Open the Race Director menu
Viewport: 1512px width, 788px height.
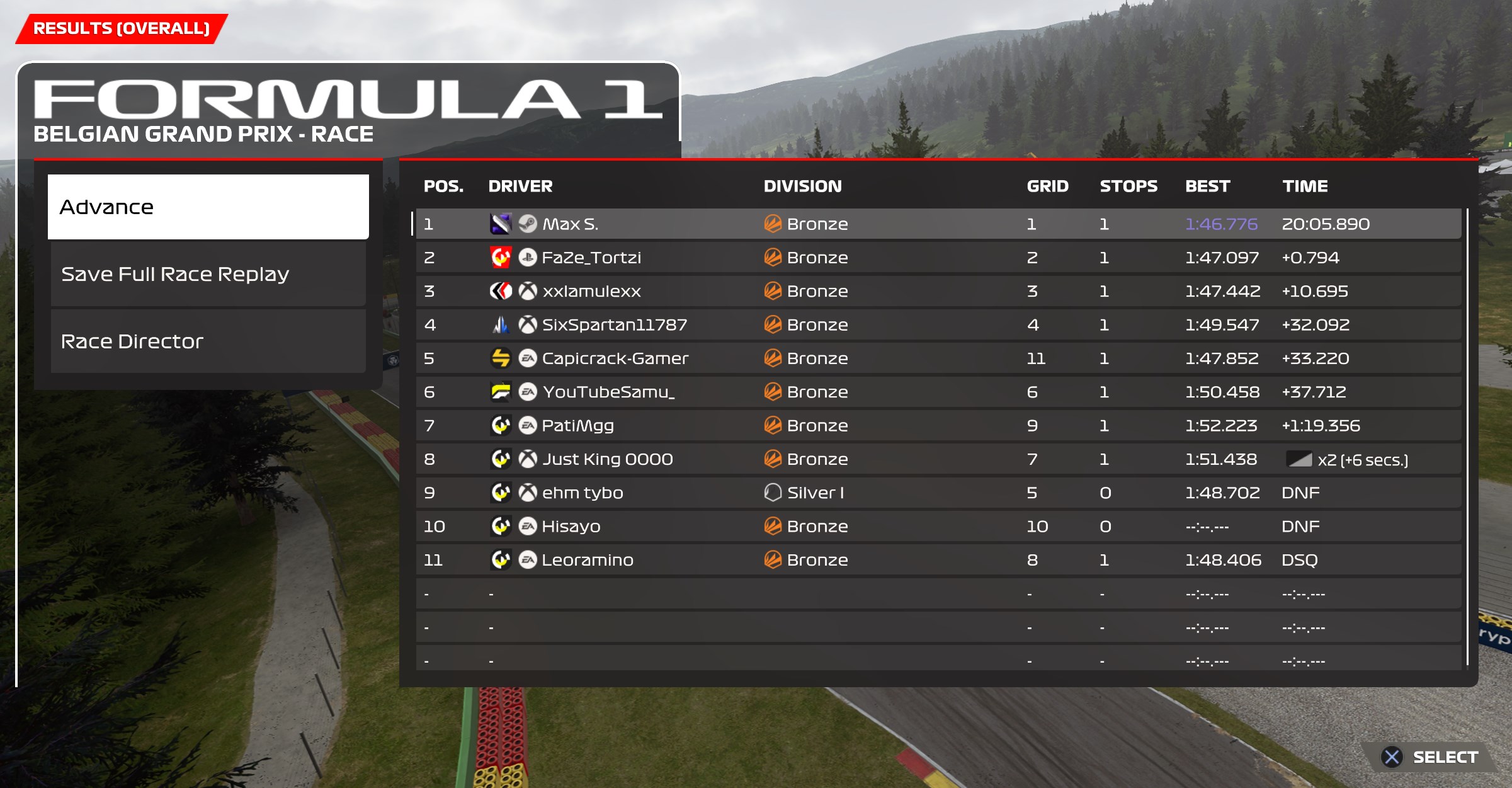click(x=208, y=341)
